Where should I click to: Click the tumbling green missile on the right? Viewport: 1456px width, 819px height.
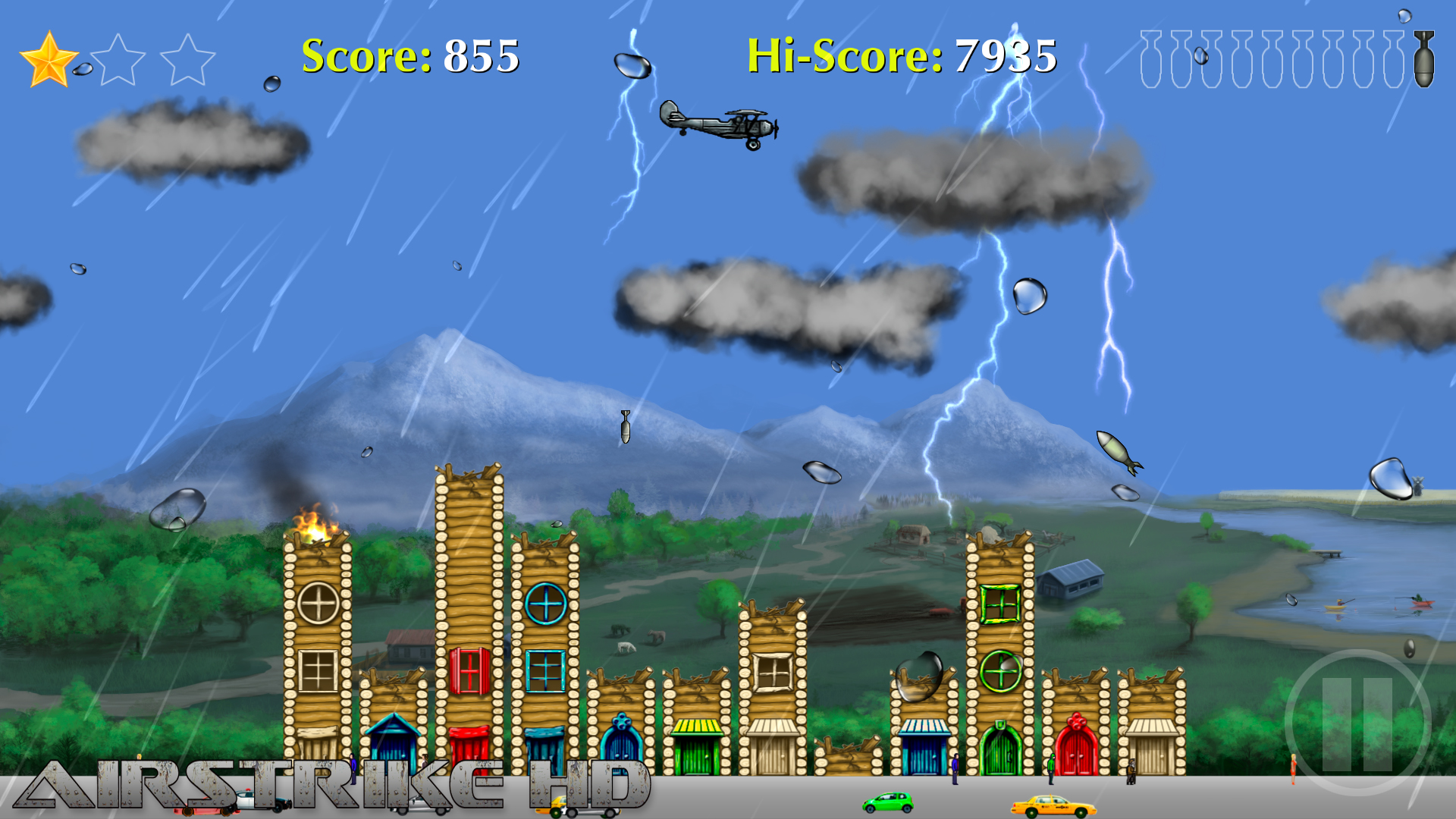1115,451
